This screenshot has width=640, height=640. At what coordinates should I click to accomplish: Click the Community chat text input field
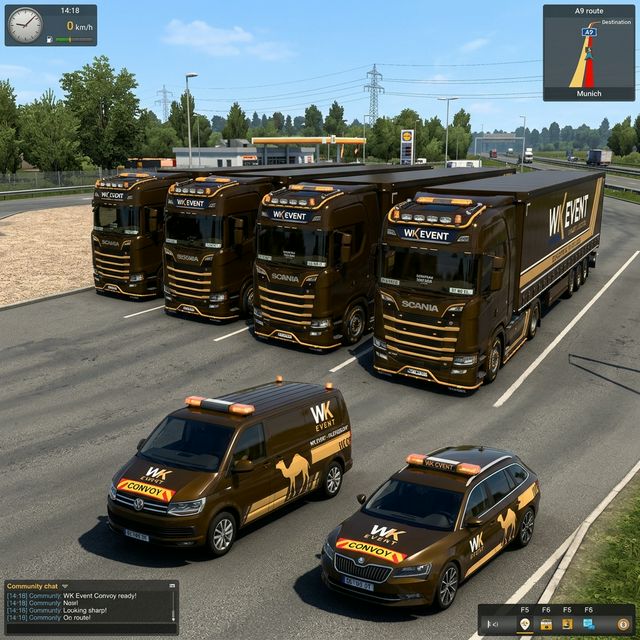tap(90, 628)
